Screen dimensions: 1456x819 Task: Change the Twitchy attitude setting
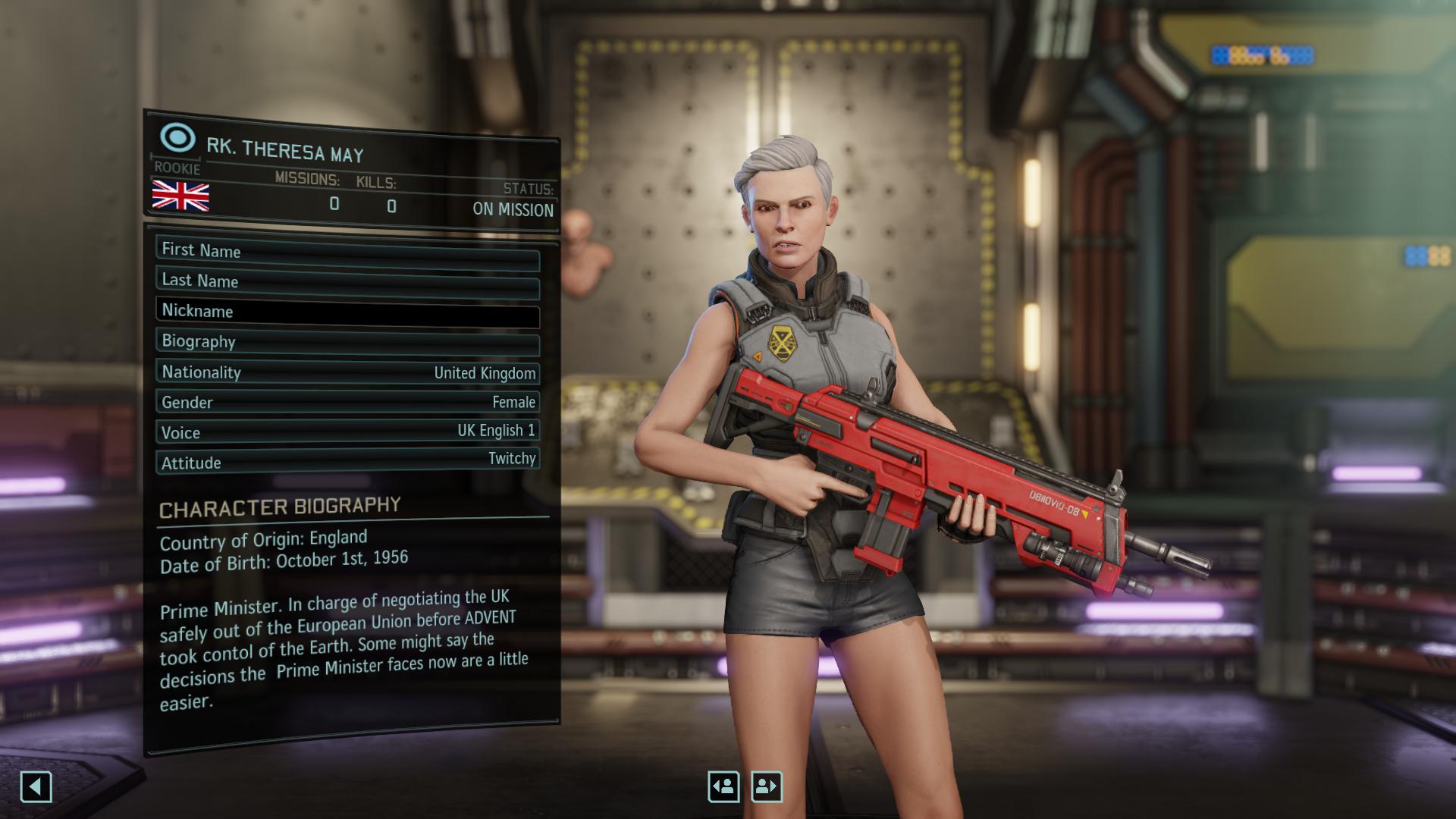coord(347,460)
